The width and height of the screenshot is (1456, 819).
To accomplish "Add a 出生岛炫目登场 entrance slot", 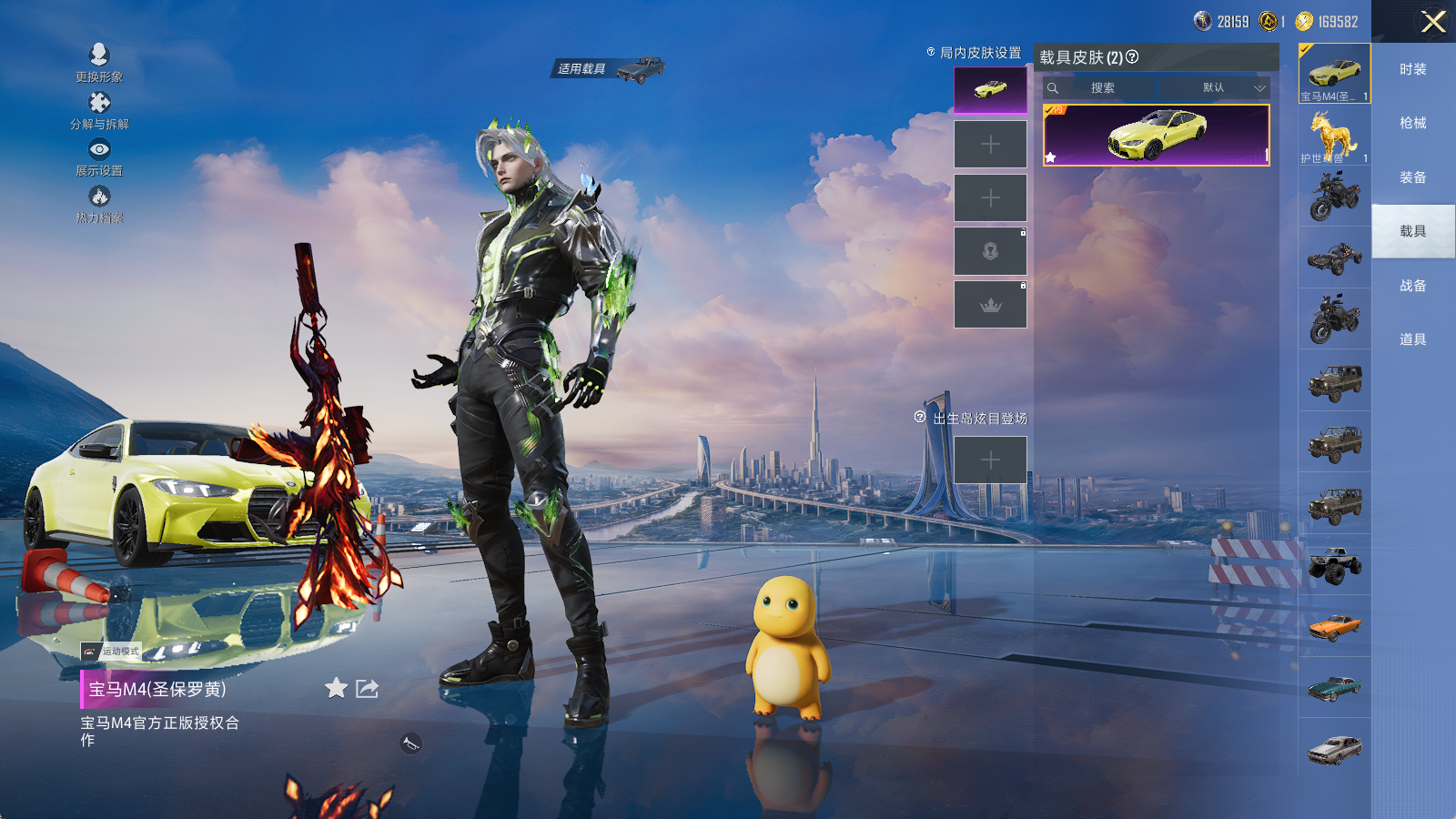I will pos(990,460).
